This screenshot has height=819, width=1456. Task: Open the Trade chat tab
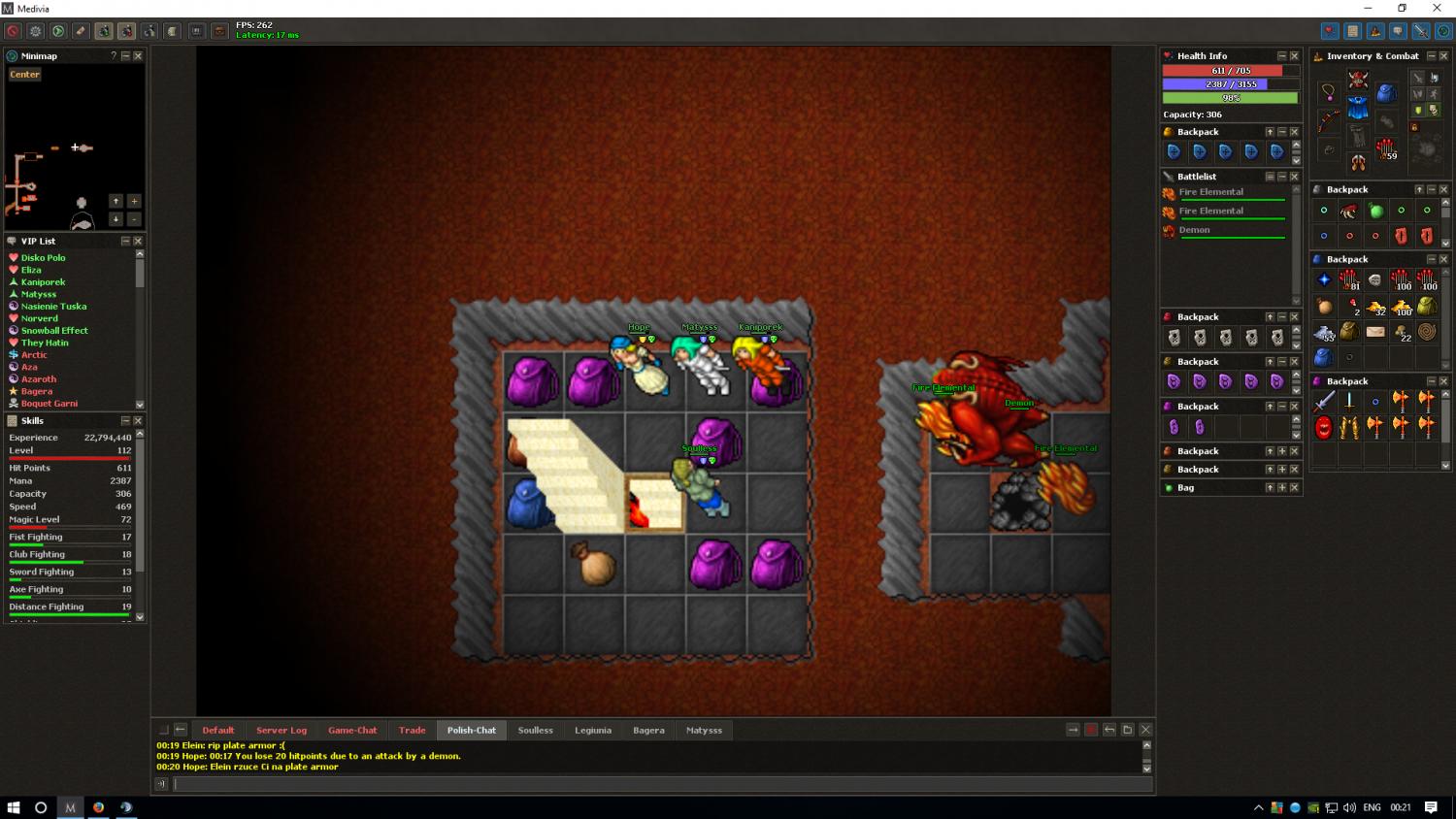(x=413, y=731)
